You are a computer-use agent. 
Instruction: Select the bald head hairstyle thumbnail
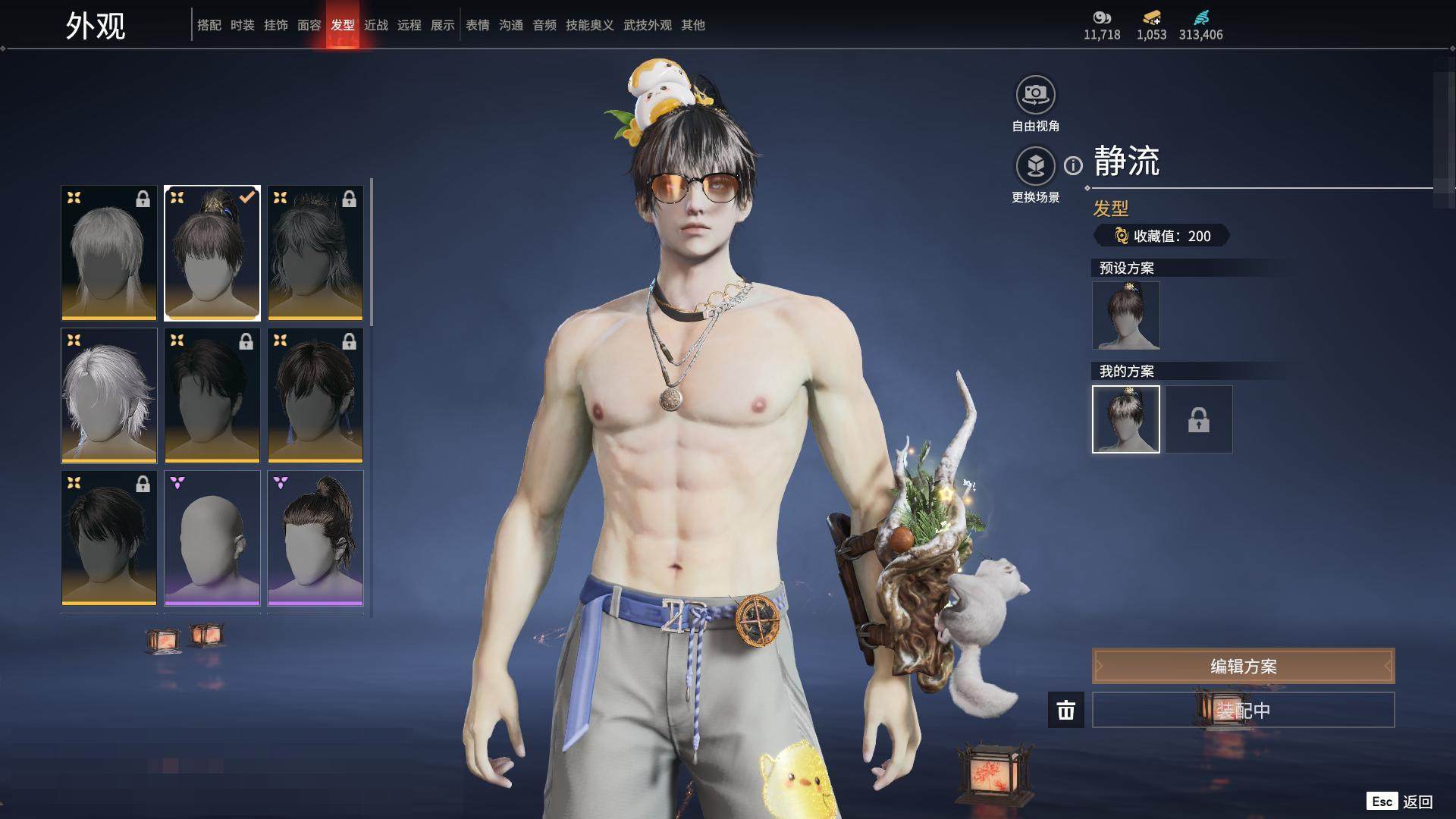click(212, 538)
